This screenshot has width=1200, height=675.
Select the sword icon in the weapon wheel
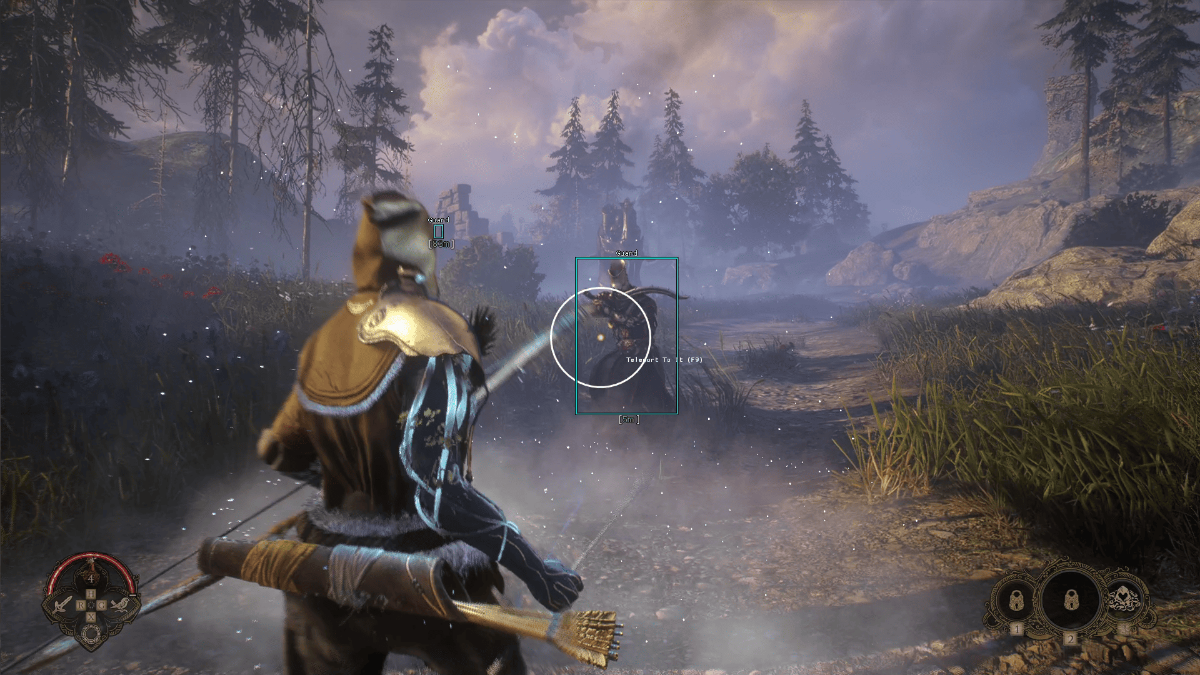click(x=63, y=604)
